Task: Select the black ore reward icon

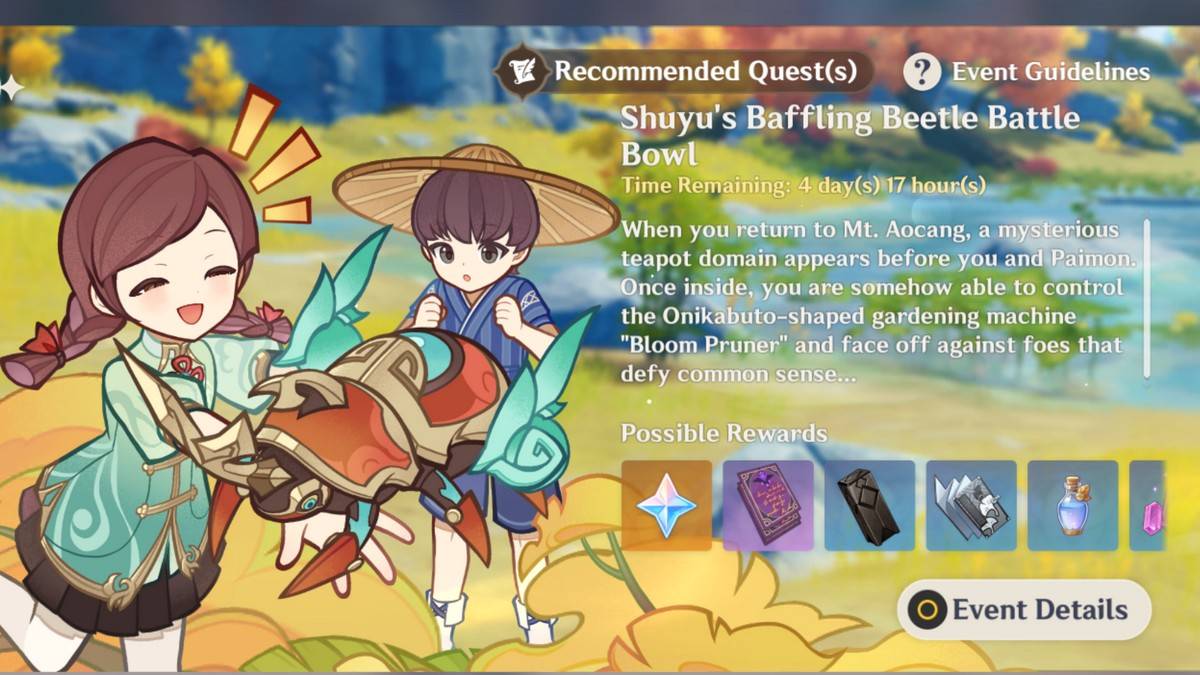Action: click(869, 505)
